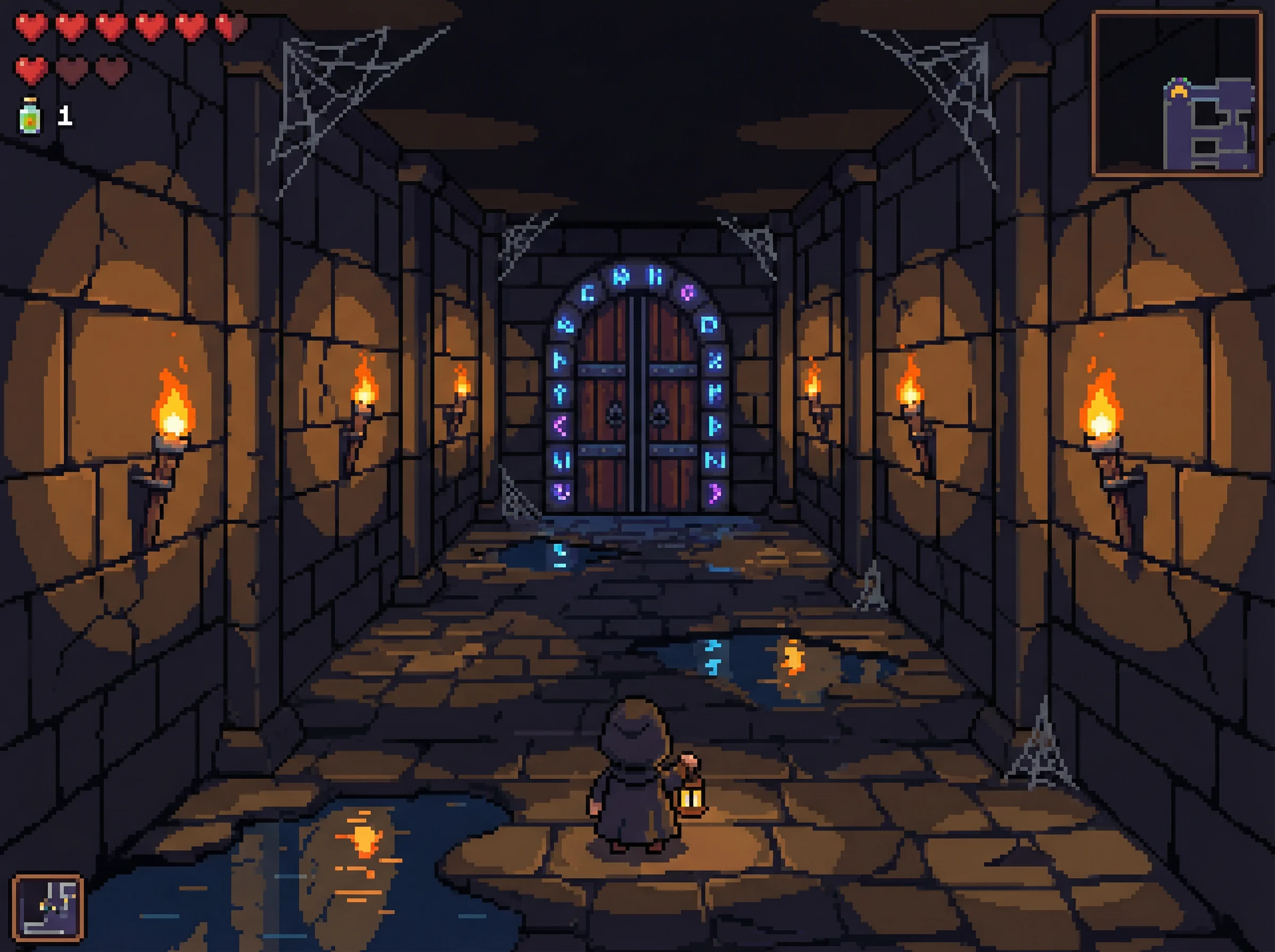This screenshot has width=1275, height=952.
Task: Open the dungeon minimap
Action: pos(1177,93)
